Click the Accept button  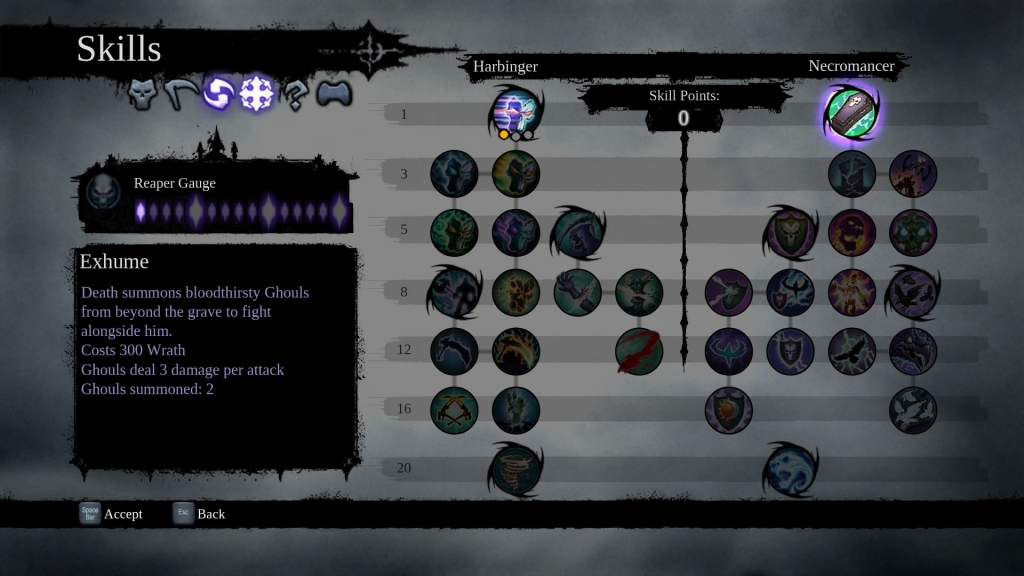click(x=112, y=514)
